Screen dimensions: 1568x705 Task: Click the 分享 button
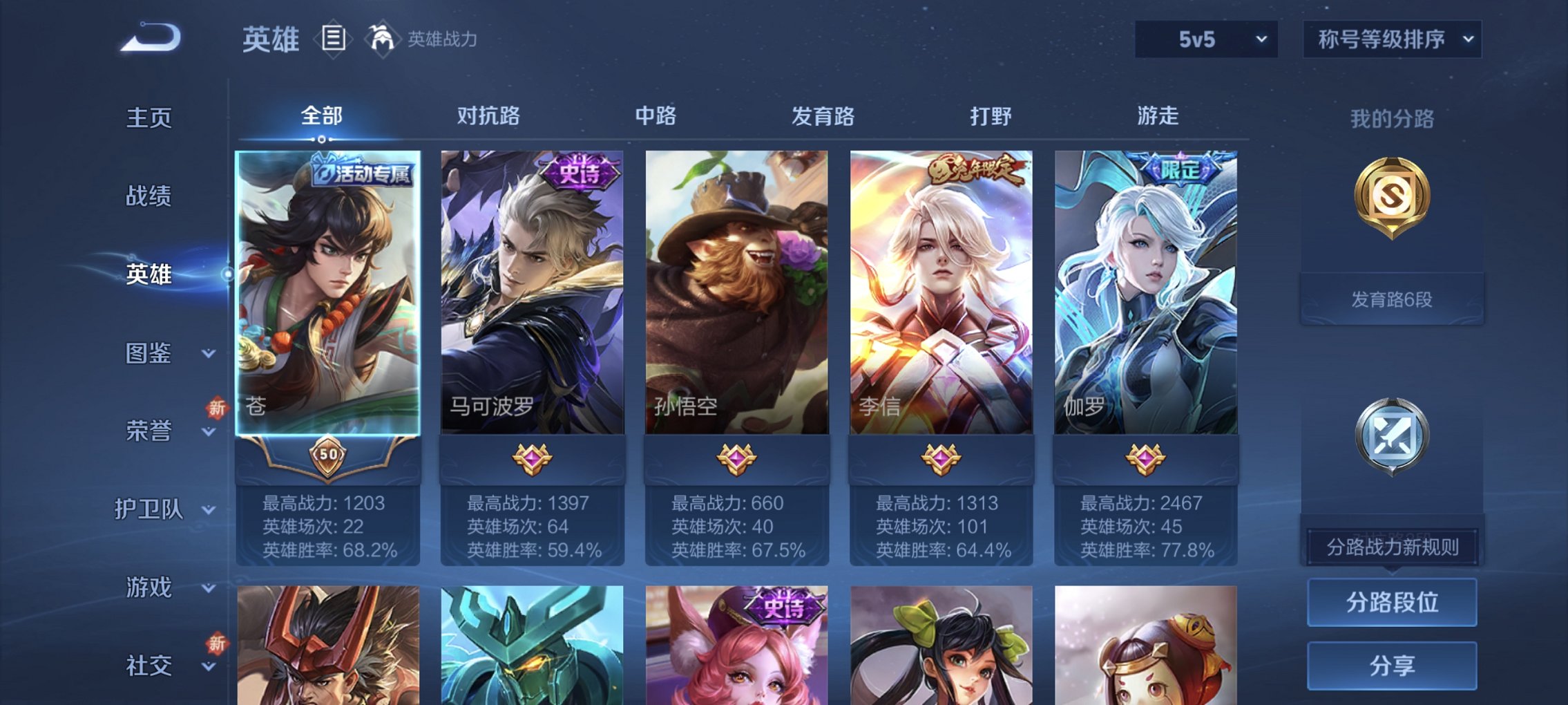(1391, 665)
